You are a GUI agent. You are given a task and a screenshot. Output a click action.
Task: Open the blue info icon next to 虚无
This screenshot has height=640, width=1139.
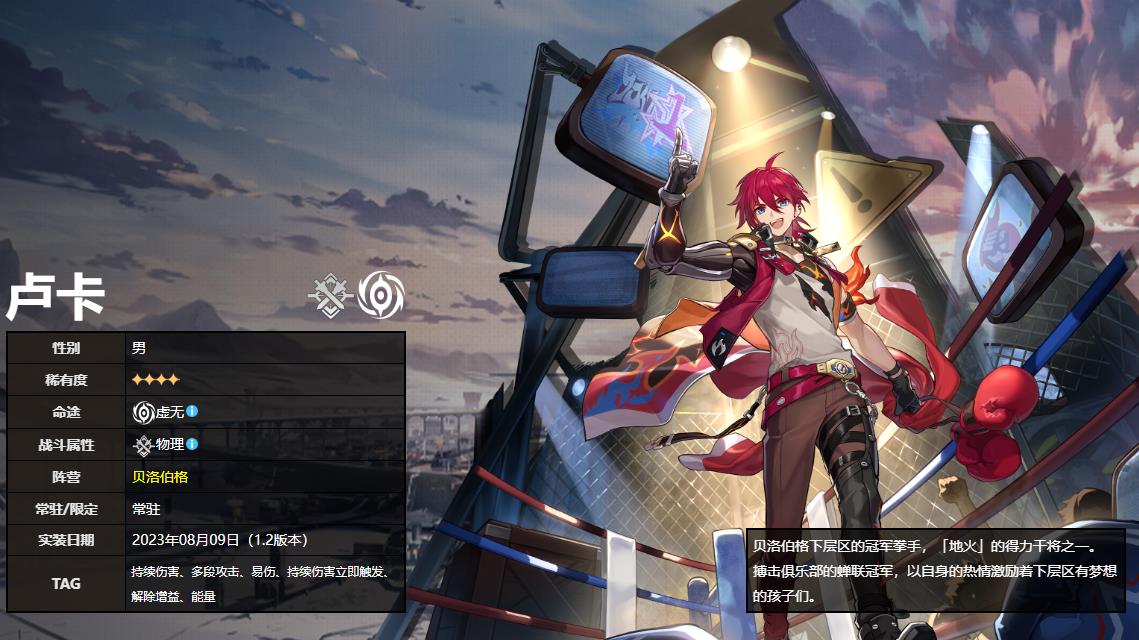[x=192, y=411]
